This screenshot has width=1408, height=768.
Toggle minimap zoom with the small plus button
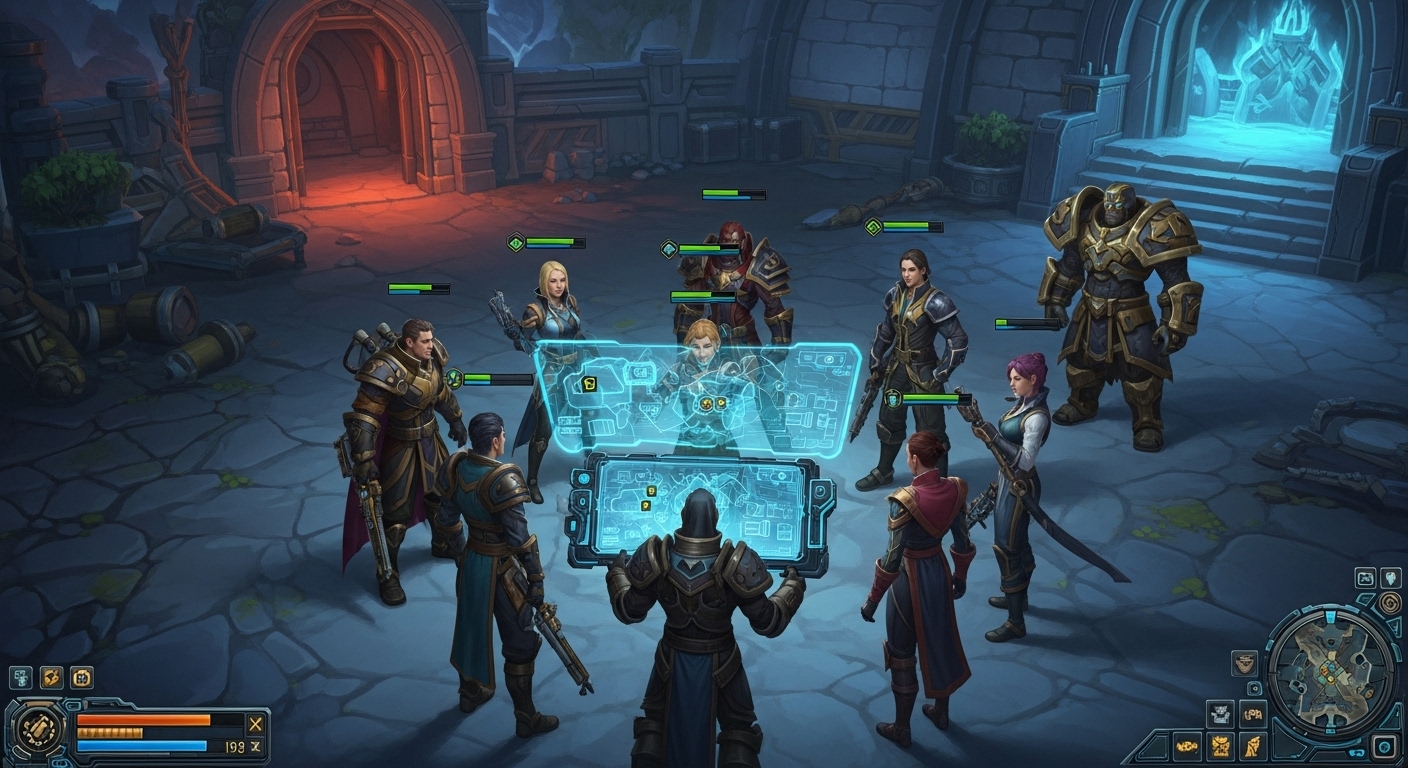(x=1254, y=689)
